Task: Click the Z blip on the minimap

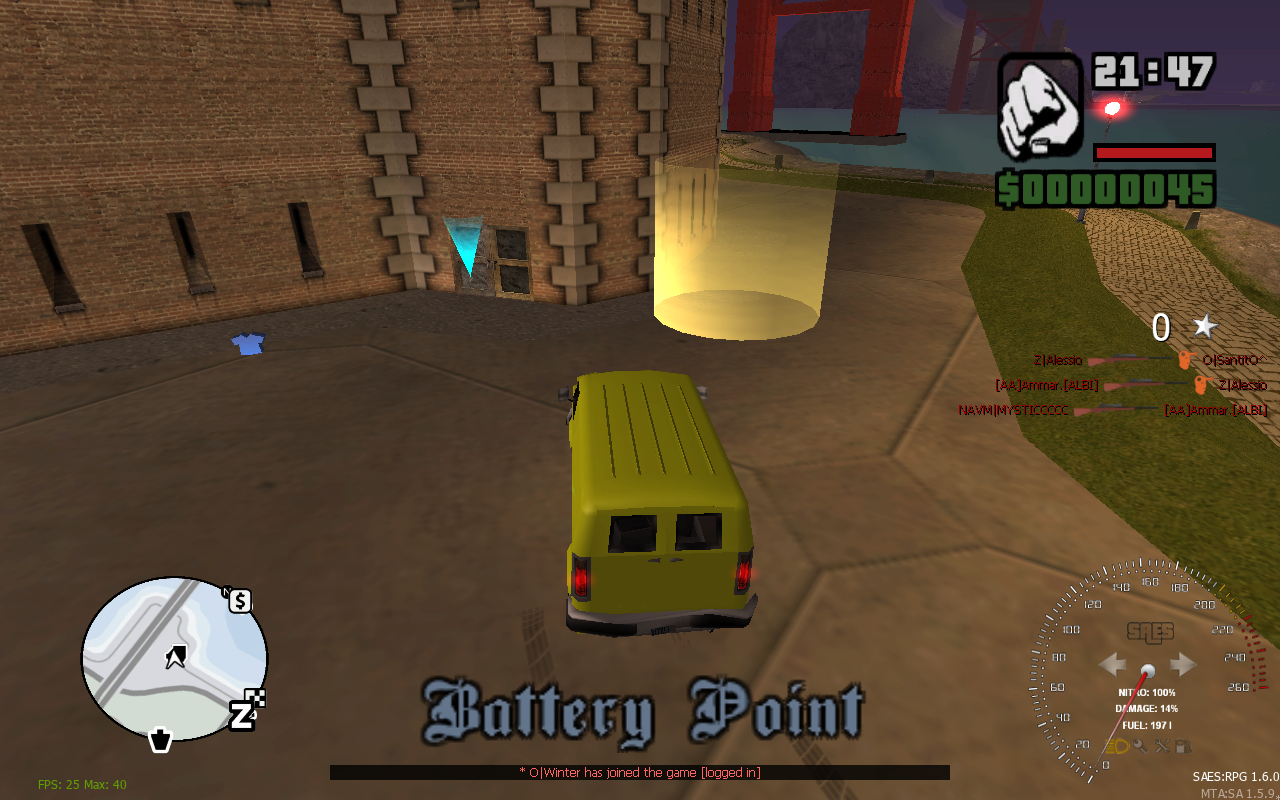Action: tap(243, 715)
